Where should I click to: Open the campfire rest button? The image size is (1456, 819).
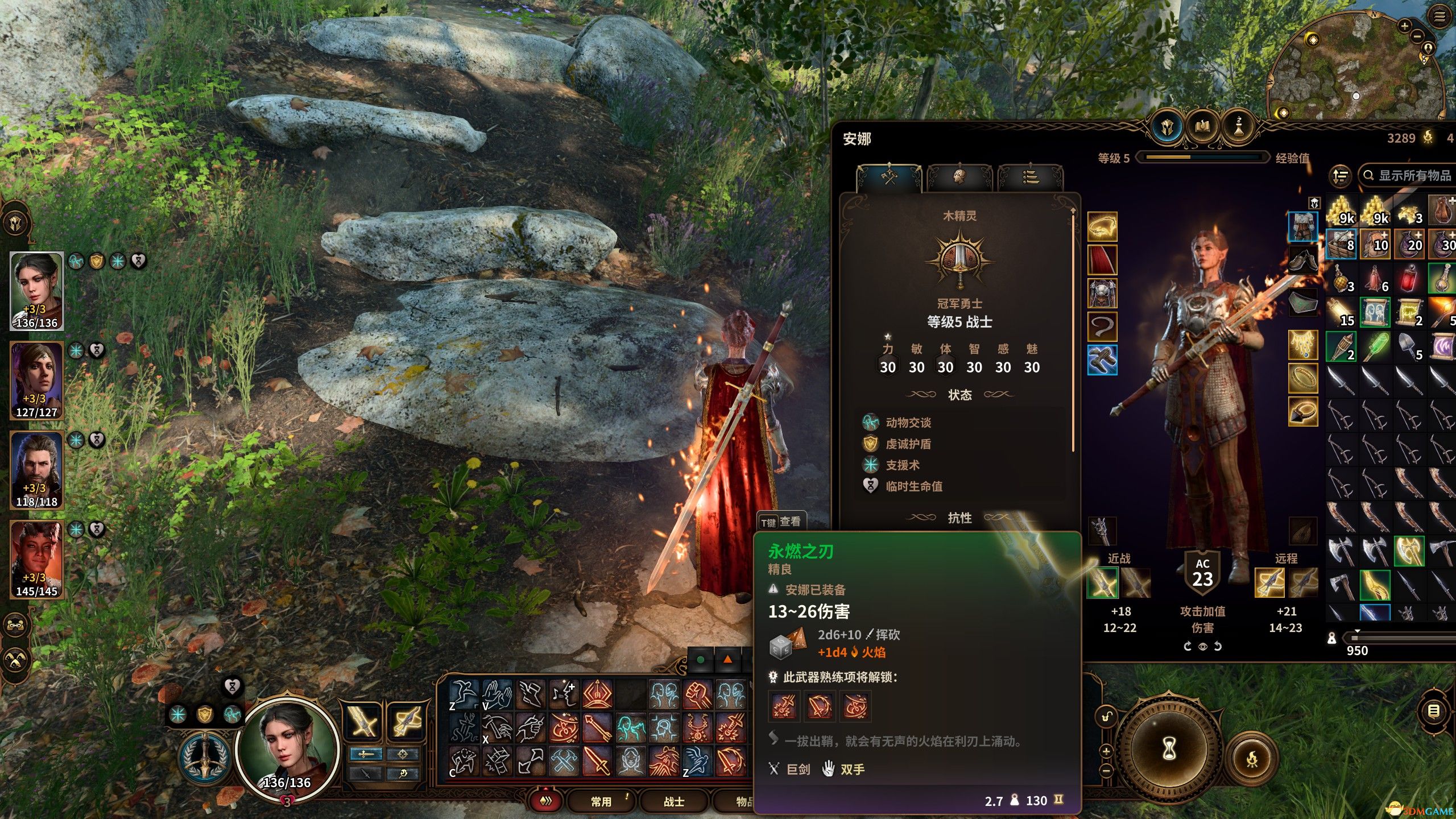point(1252,758)
